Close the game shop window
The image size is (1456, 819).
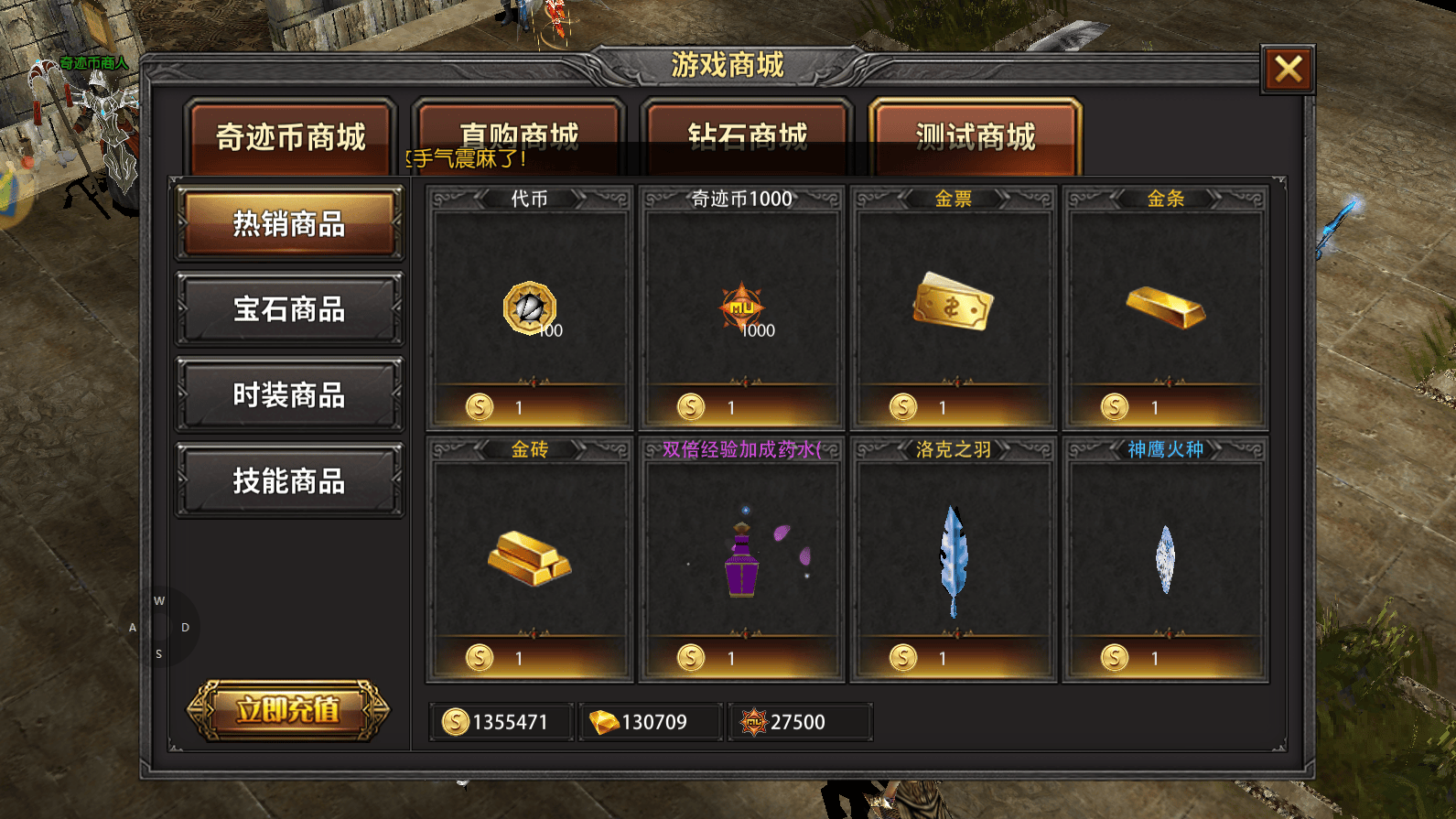click(x=1288, y=69)
